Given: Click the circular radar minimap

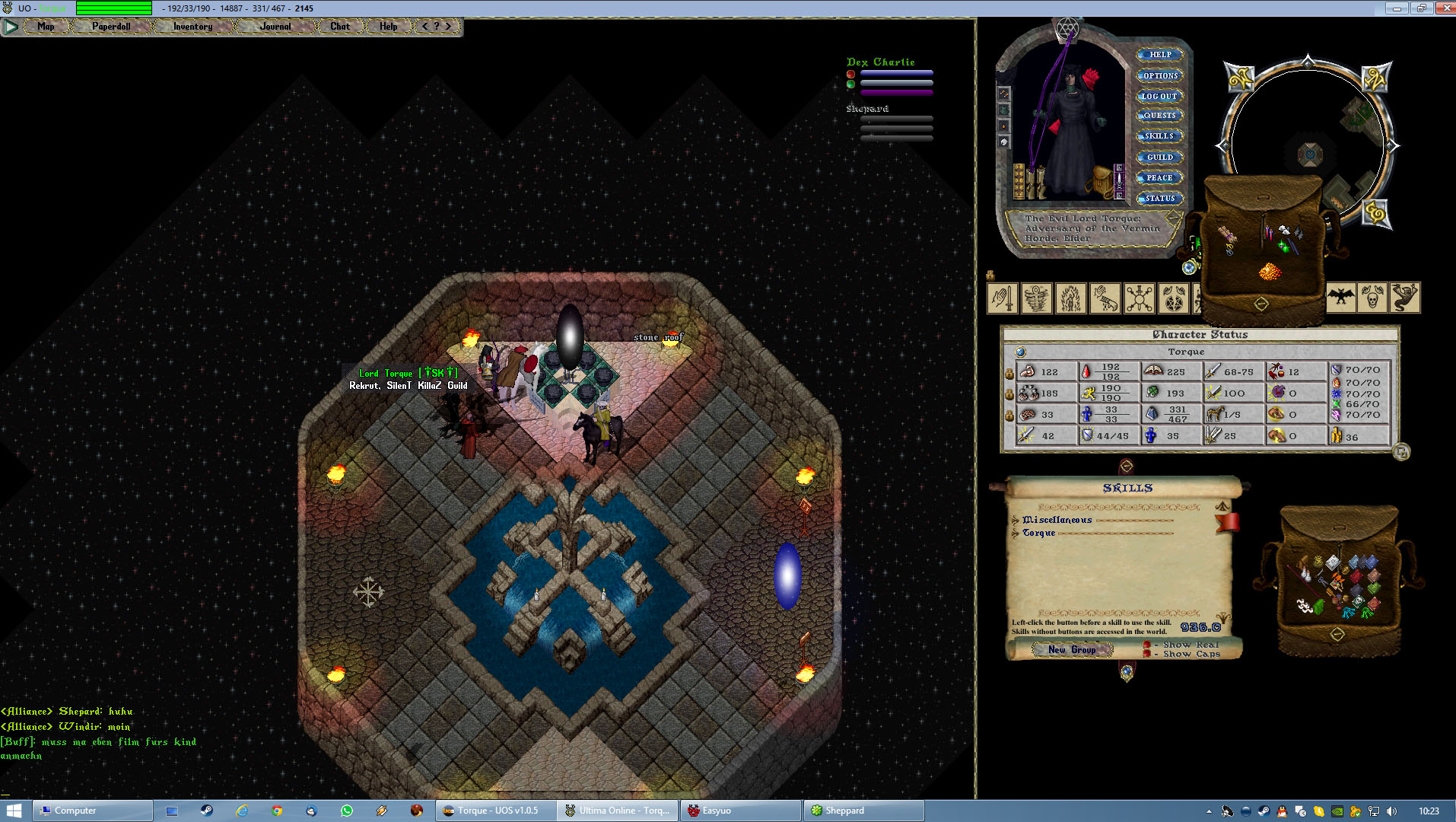Looking at the screenshot, I should pos(1308,145).
